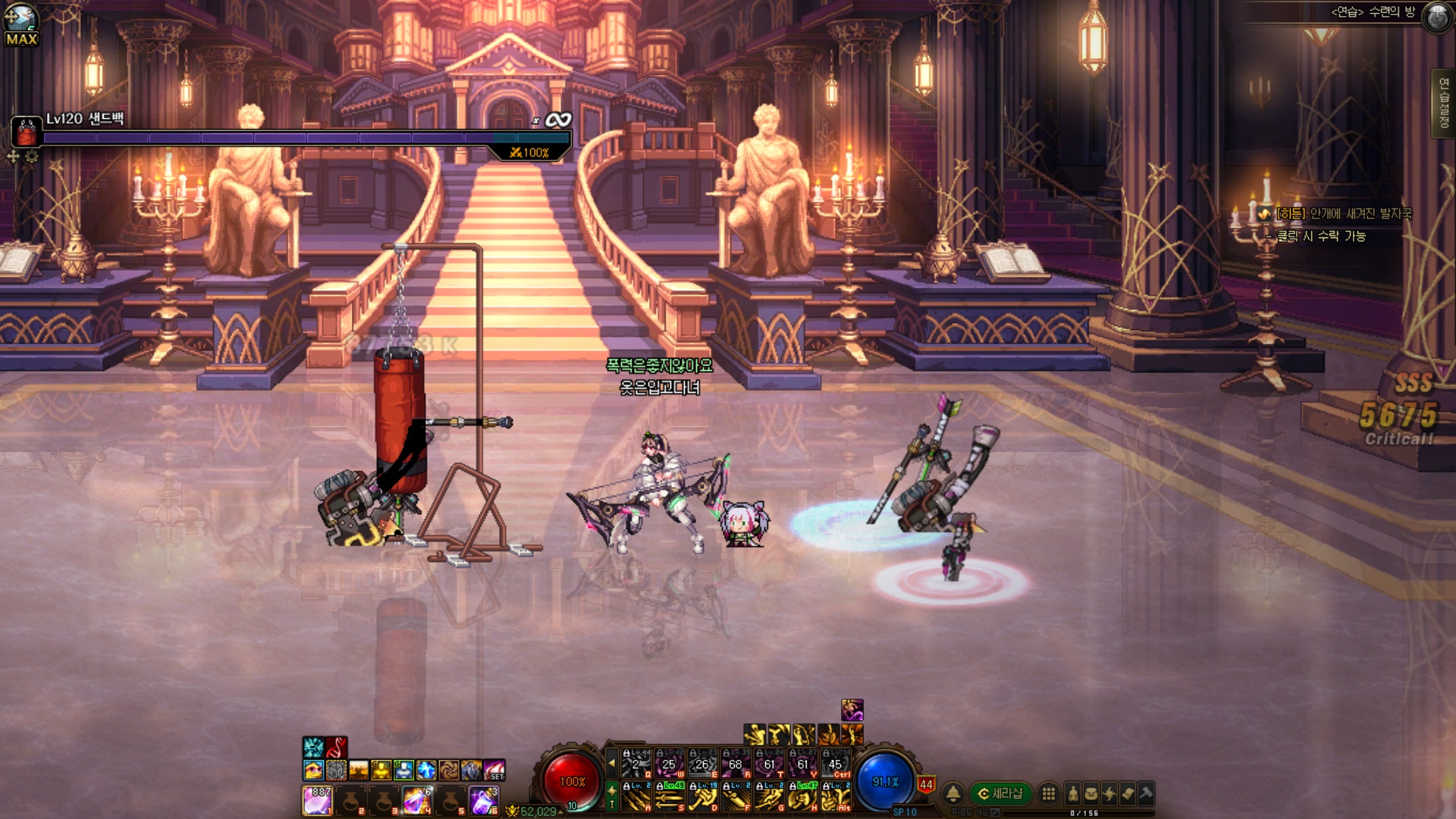1456x819 pixels.
Task: Open the sandbag settings gear icon
Action: point(32,157)
